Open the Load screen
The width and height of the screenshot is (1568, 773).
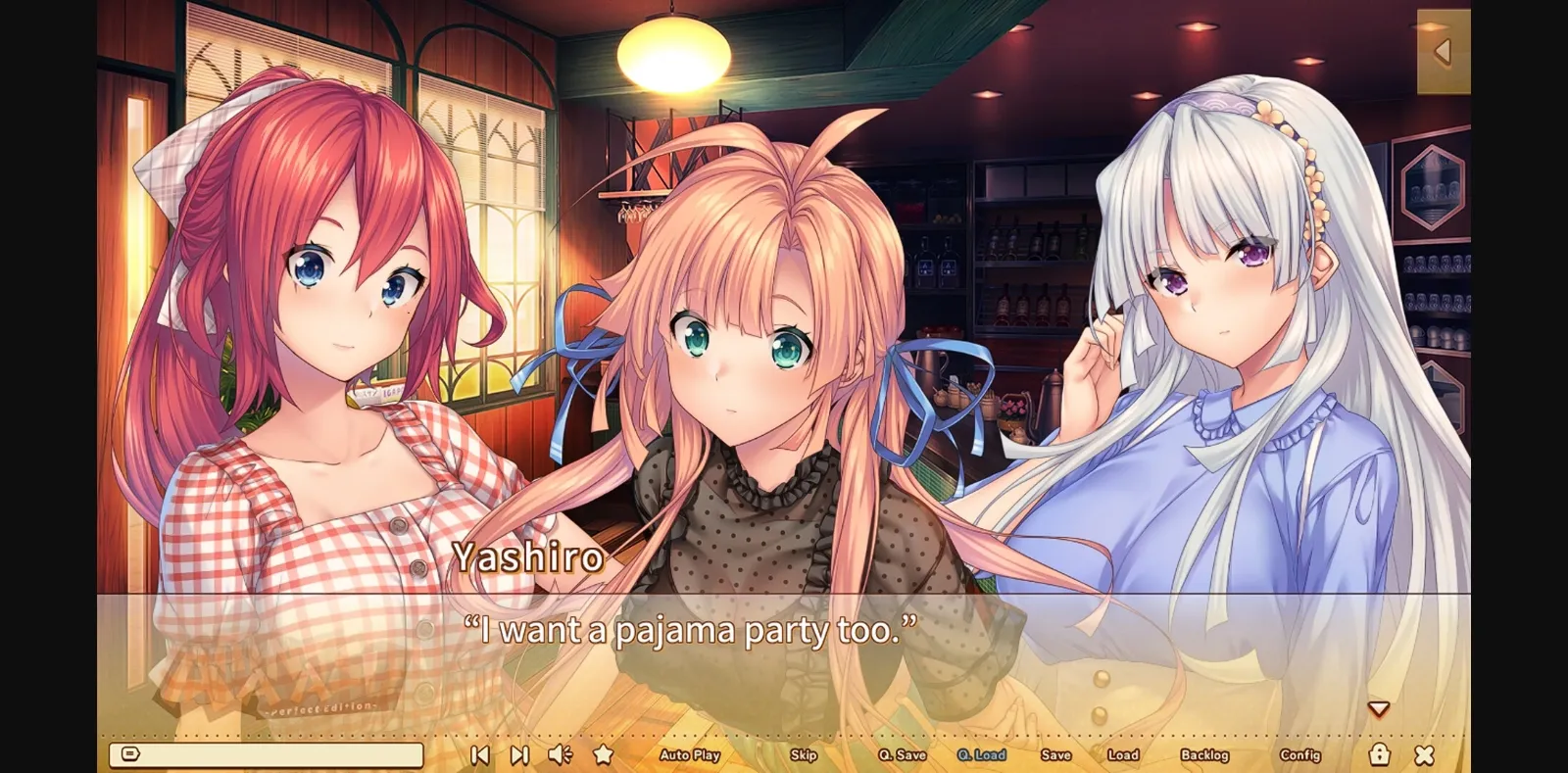point(1123,755)
